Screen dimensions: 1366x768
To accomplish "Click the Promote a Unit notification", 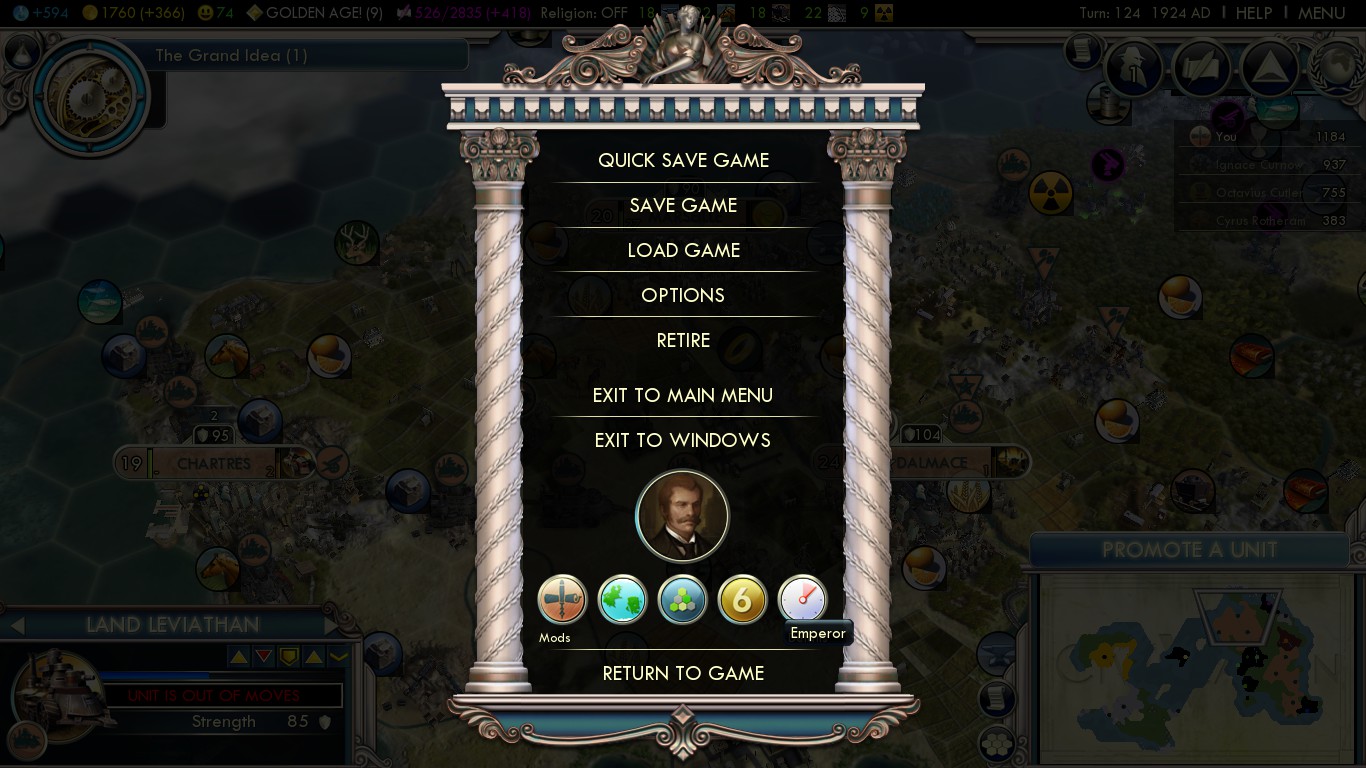I will (1189, 549).
